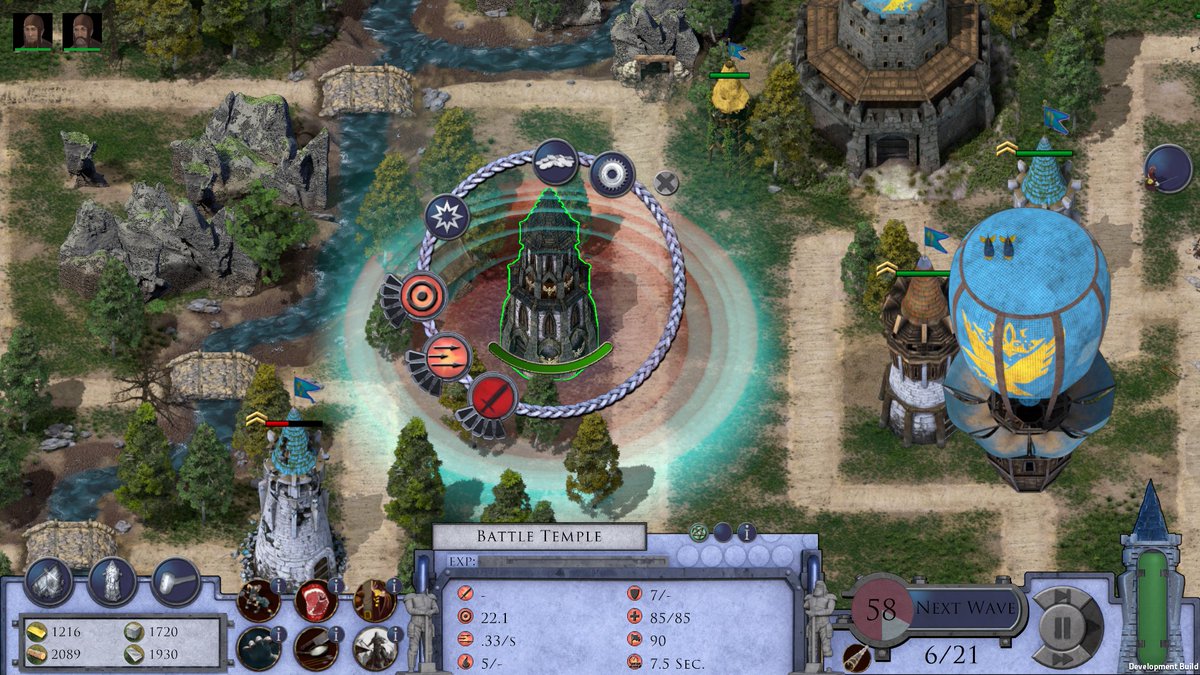This screenshot has height=675, width=1200.
Task: Upgrade the triple-arrow attack speed stat
Action: (446, 356)
